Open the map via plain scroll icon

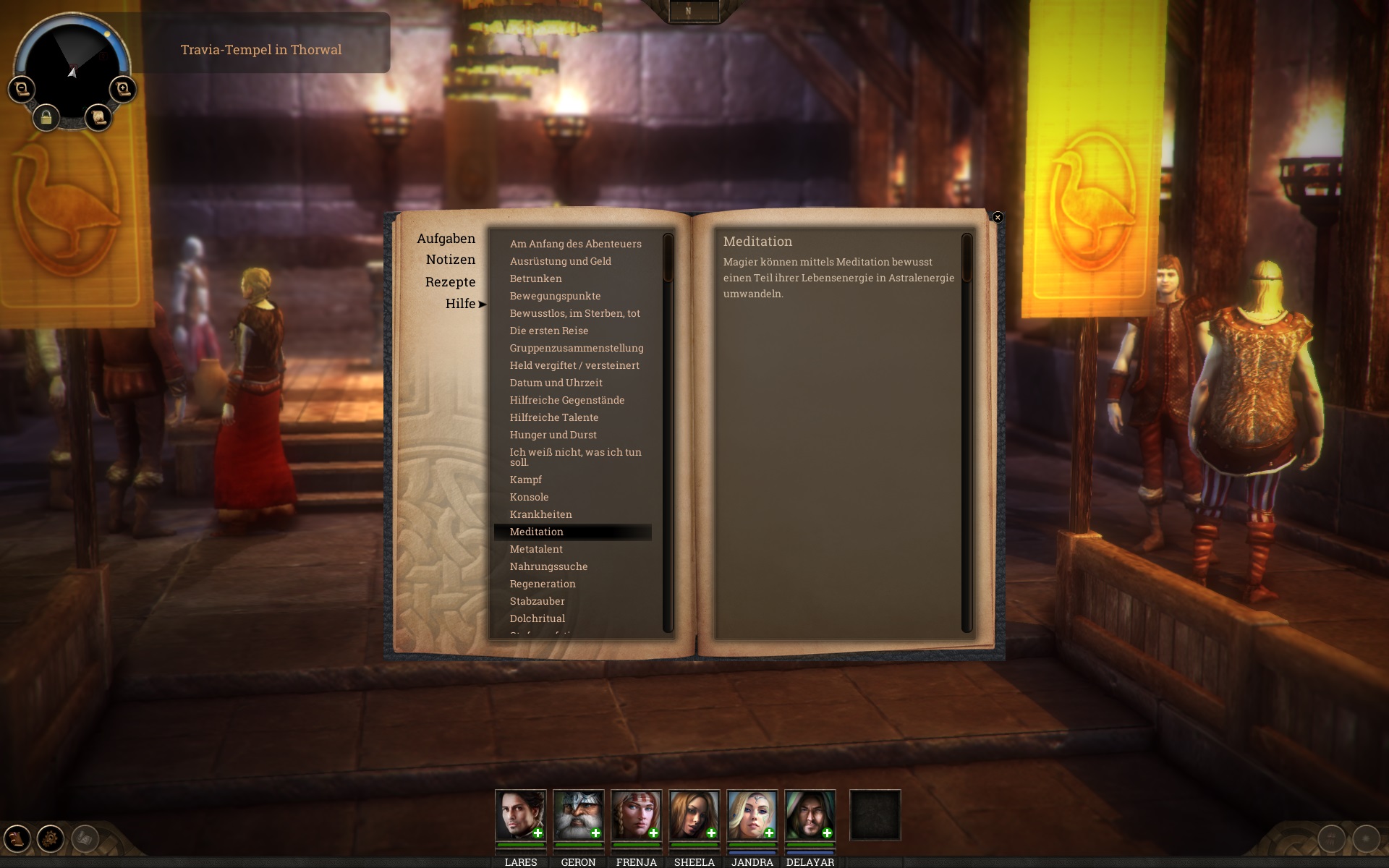click(x=98, y=117)
